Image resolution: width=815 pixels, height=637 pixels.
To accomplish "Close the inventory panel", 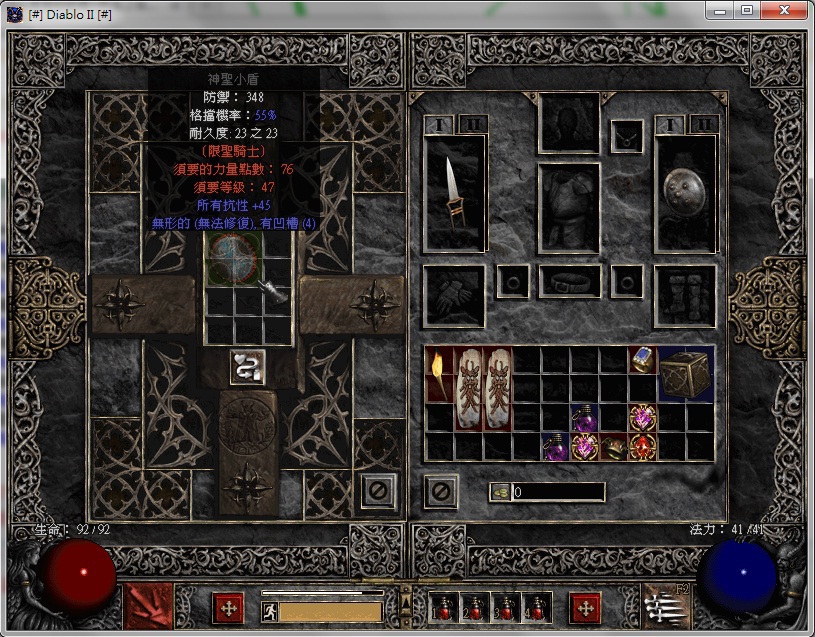I will (441, 491).
